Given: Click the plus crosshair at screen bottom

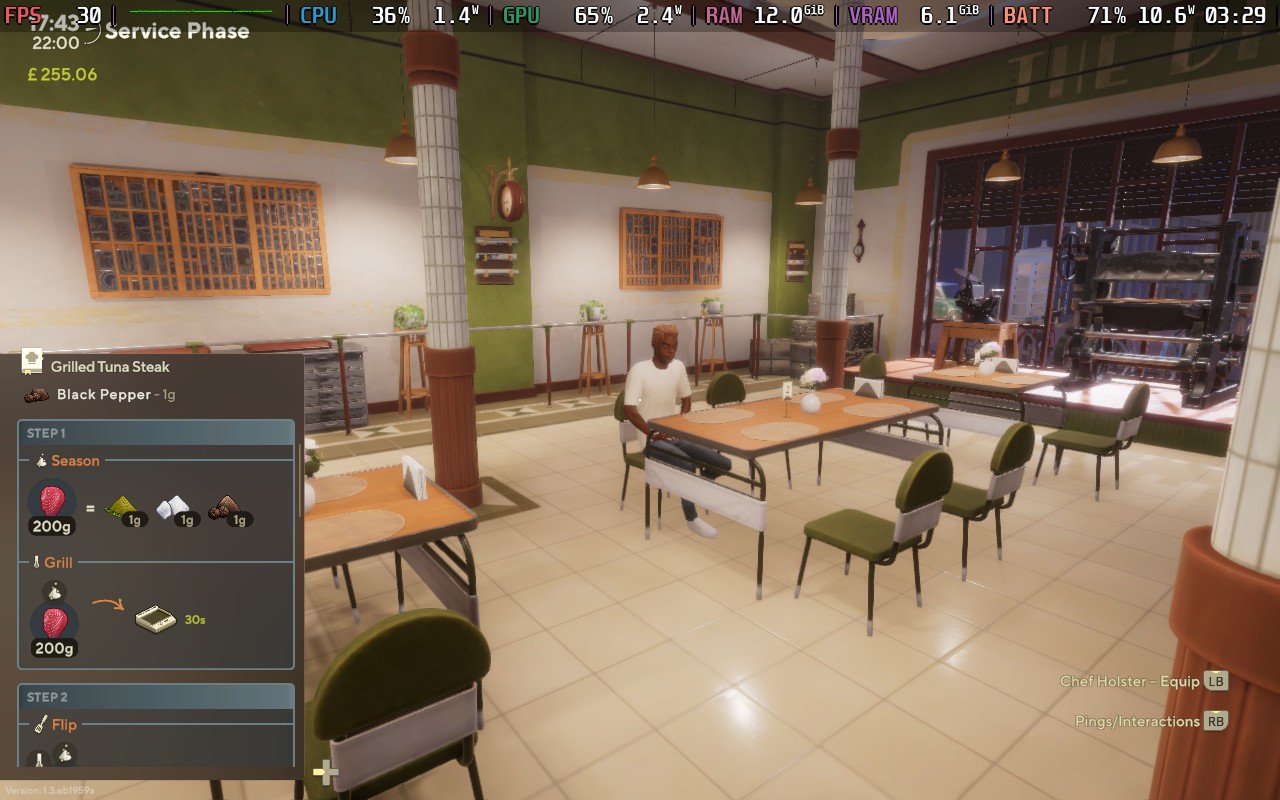Looking at the screenshot, I should (x=326, y=772).
